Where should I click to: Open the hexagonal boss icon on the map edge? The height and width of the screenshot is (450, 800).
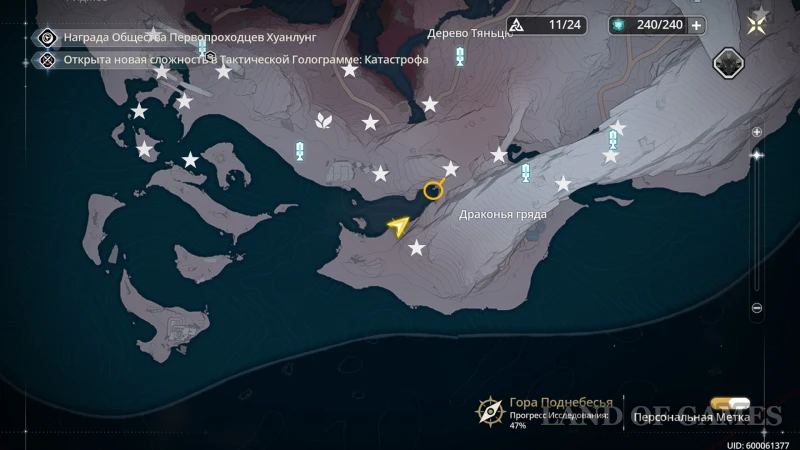click(727, 63)
